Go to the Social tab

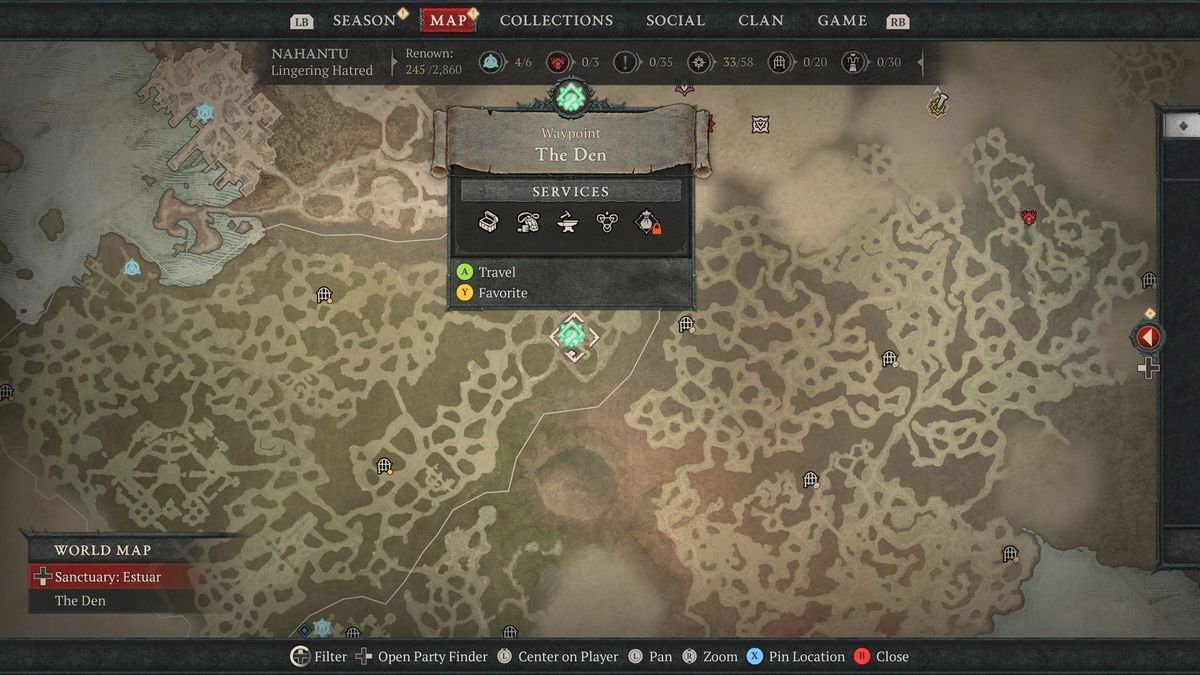point(675,20)
